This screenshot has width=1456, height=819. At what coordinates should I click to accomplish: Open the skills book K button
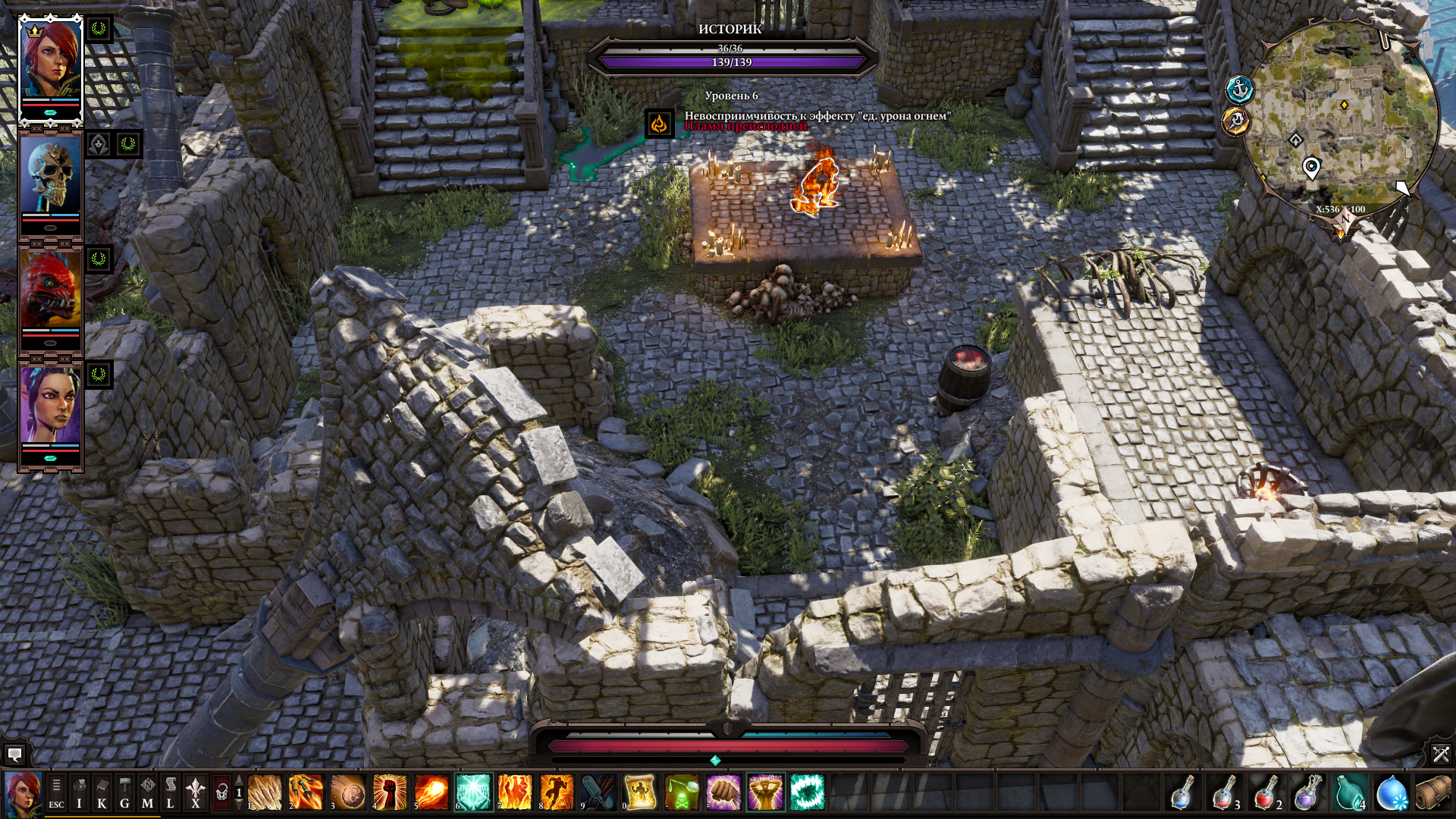coord(102,793)
